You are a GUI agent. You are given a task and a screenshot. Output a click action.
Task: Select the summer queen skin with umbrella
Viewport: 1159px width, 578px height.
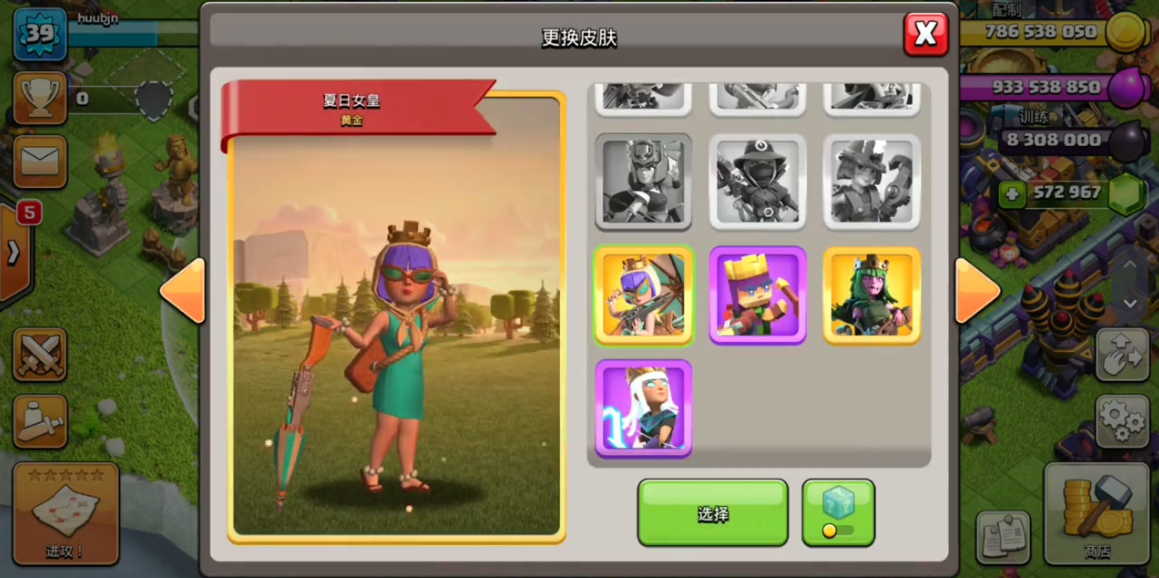tap(643, 296)
